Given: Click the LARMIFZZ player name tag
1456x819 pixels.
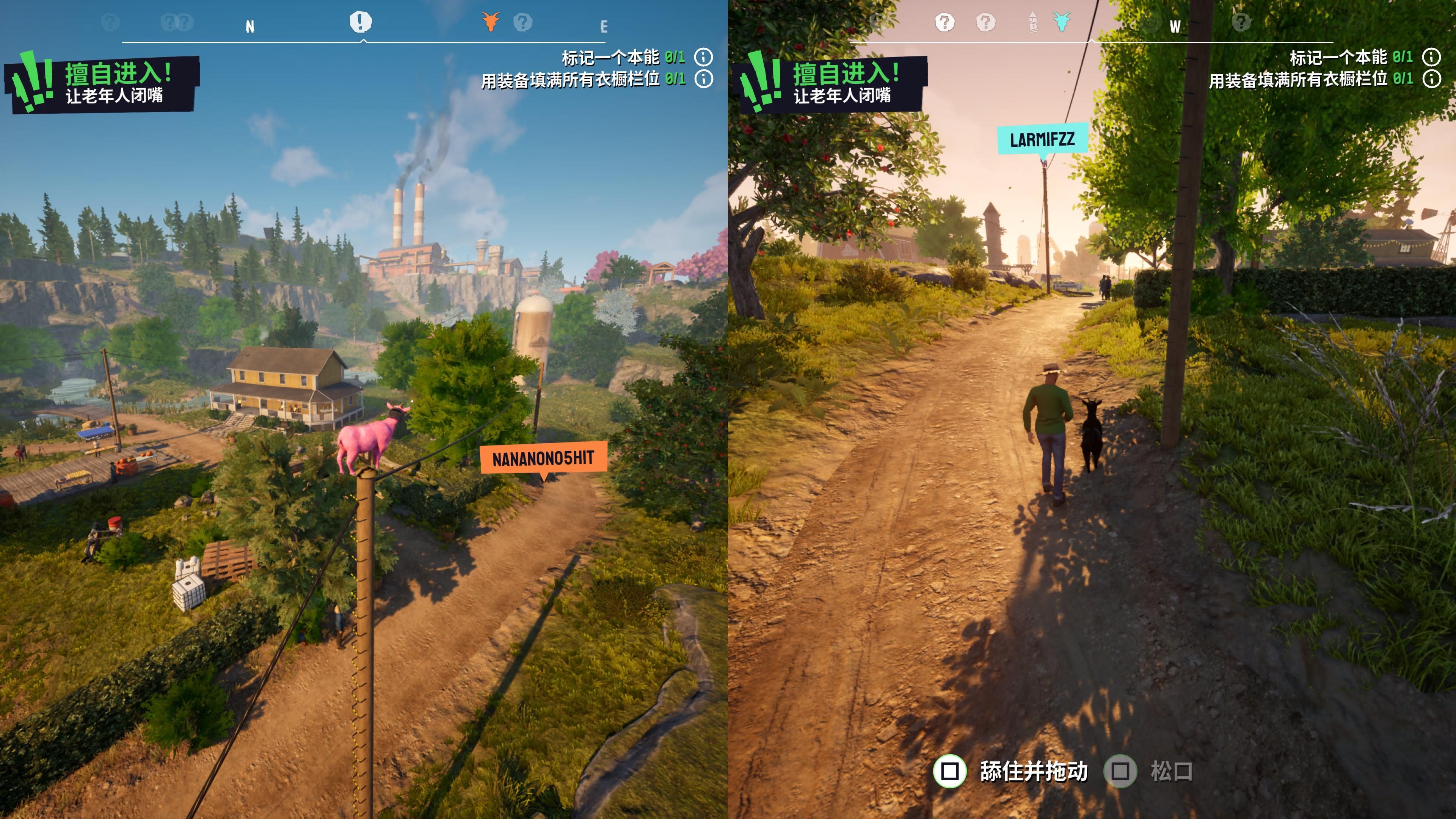Looking at the screenshot, I should (1042, 139).
